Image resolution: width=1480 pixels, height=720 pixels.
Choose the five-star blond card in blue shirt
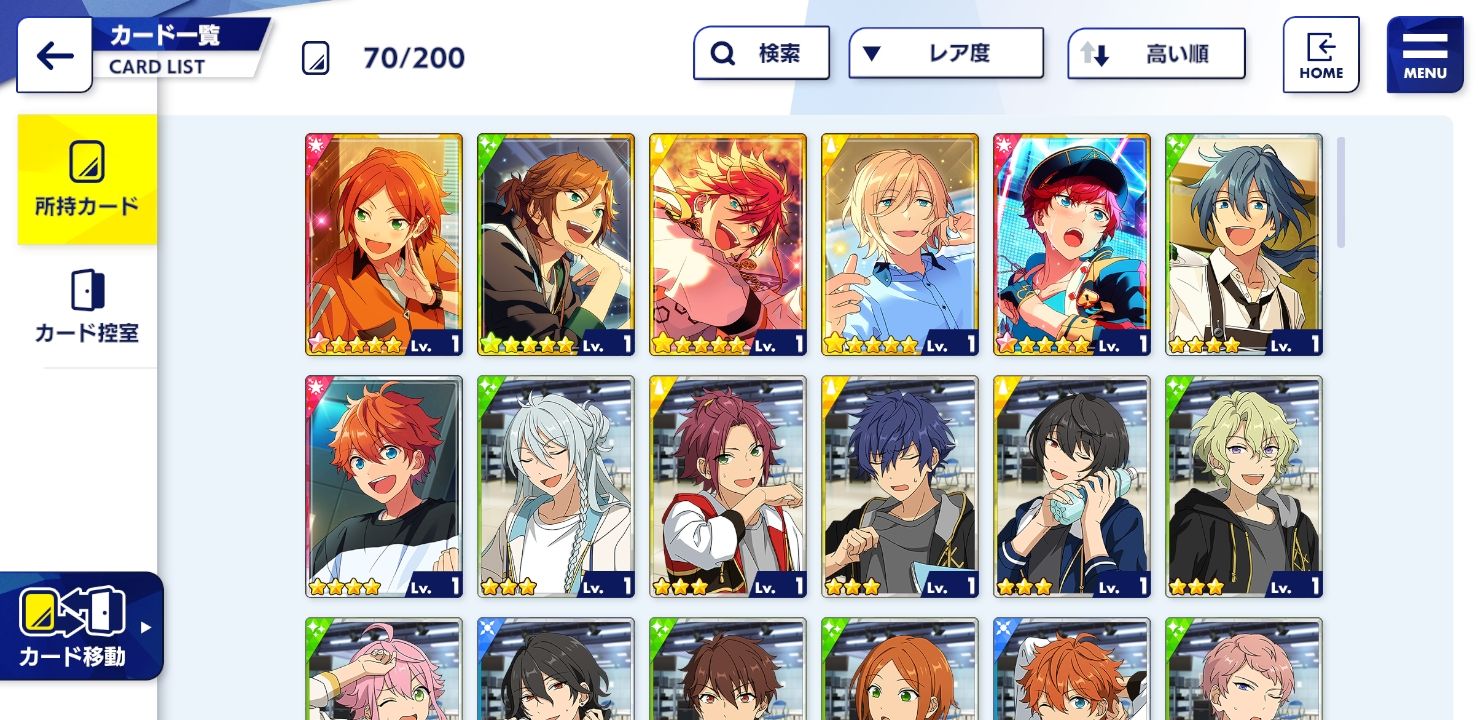[900, 244]
